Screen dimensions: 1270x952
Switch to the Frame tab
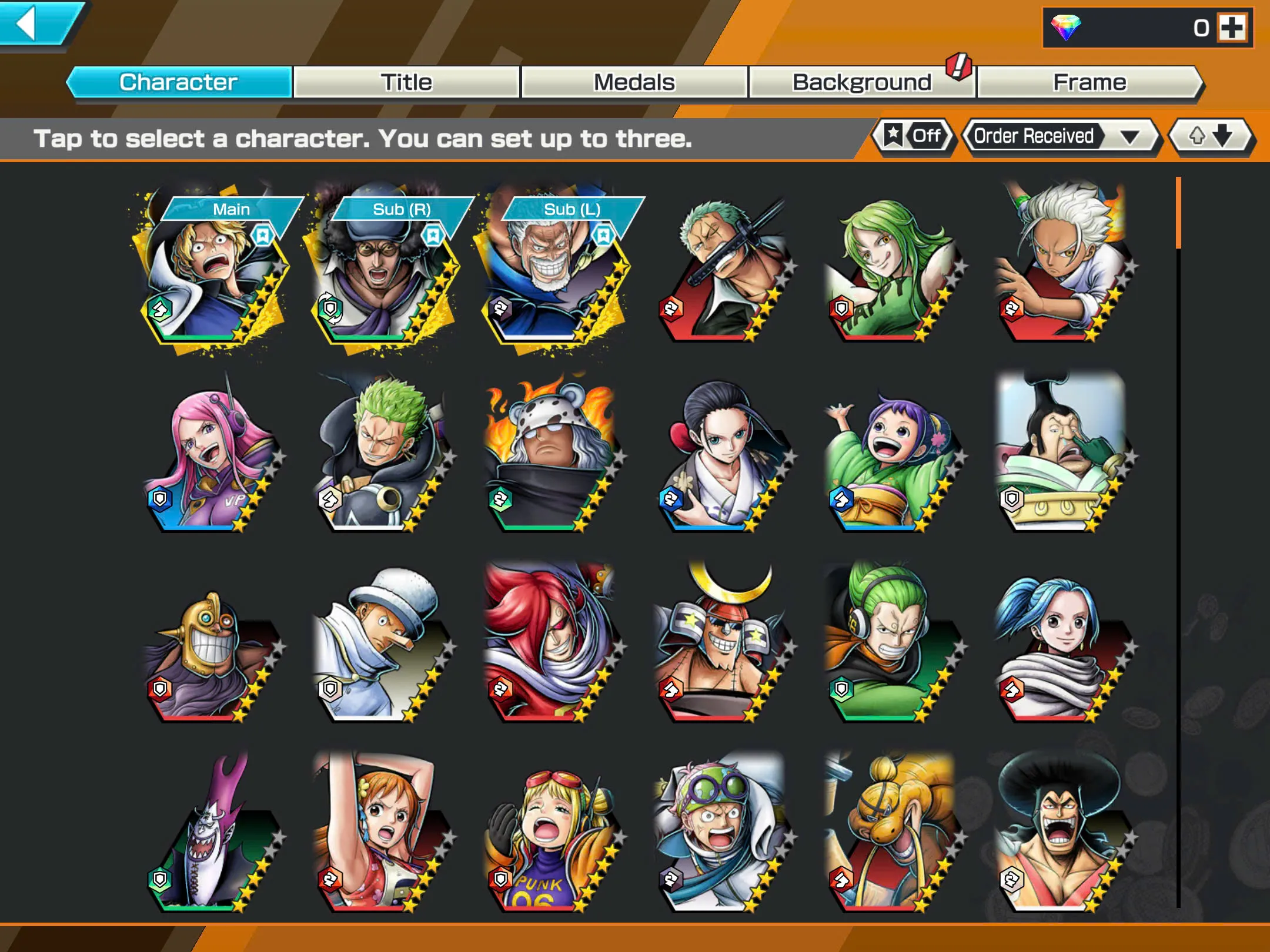point(1089,82)
